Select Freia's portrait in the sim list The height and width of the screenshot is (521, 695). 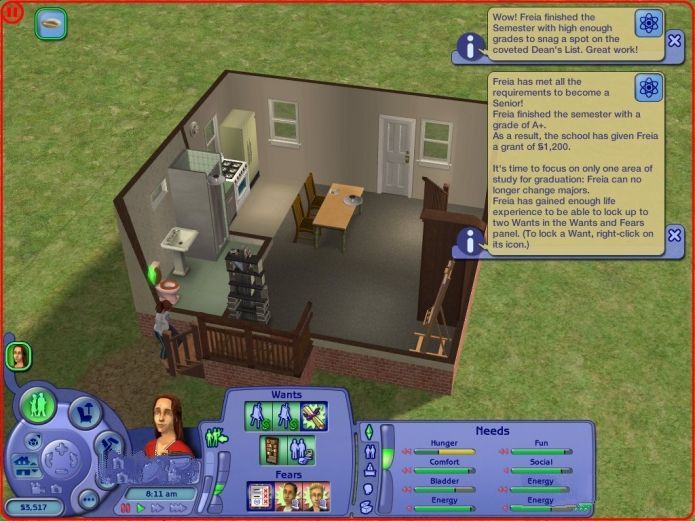coord(18,355)
